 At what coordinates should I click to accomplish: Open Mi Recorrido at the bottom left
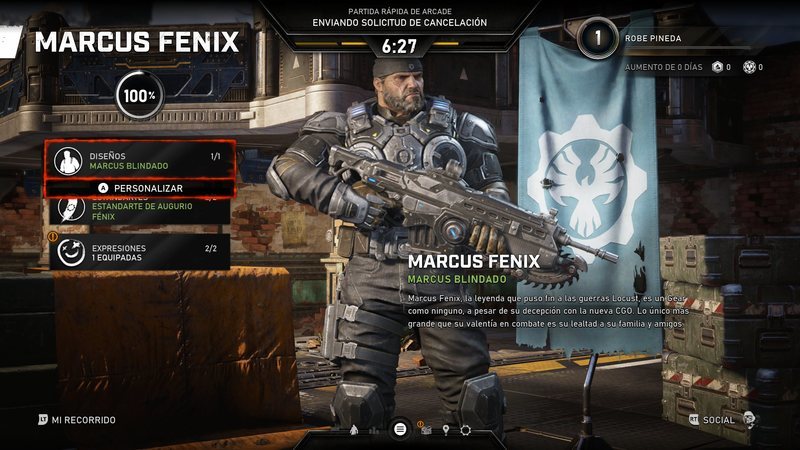(x=78, y=420)
